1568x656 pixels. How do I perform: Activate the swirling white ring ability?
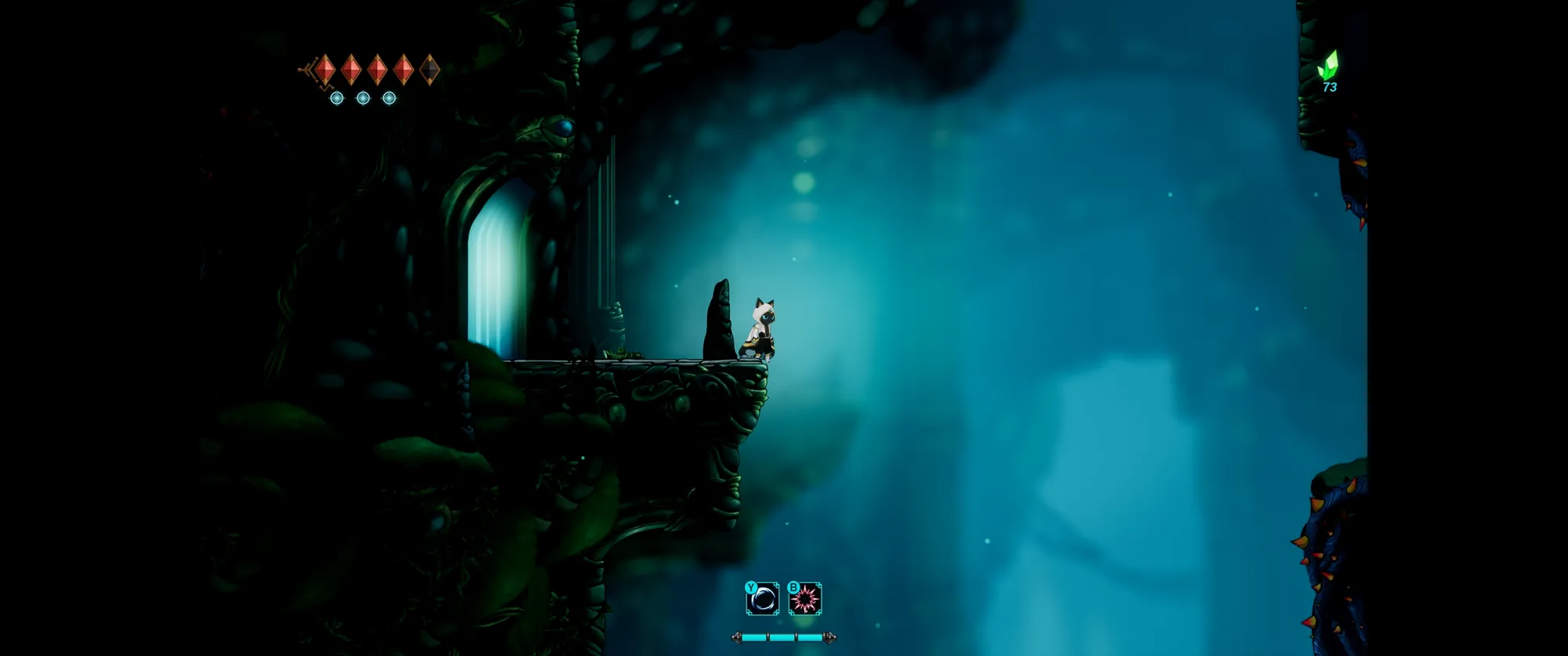point(763,600)
